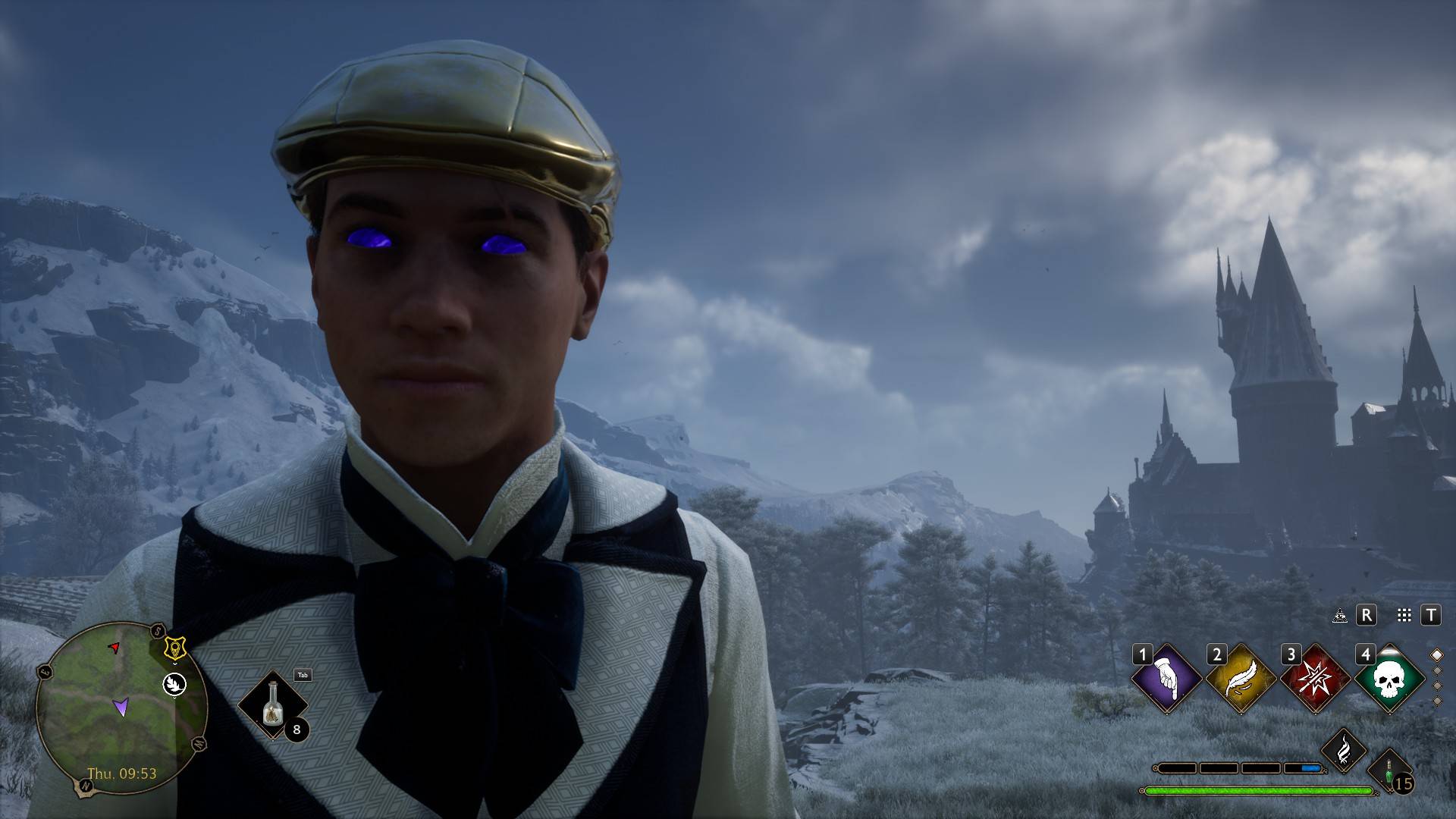Click the Thu. 09:53 time display
1456x819 pixels.
122,773
